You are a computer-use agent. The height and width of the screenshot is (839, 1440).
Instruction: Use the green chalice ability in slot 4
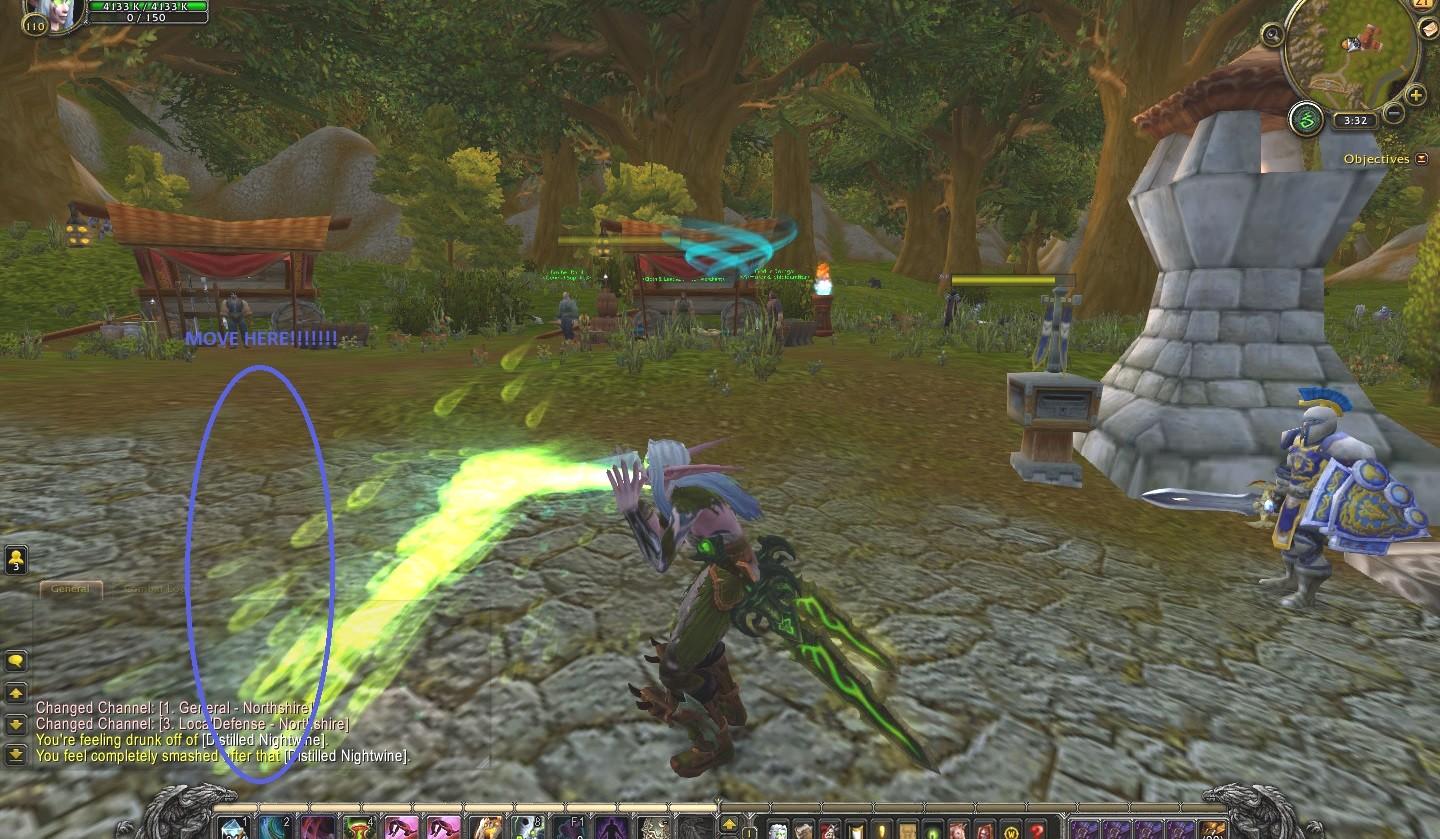tap(358, 828)
